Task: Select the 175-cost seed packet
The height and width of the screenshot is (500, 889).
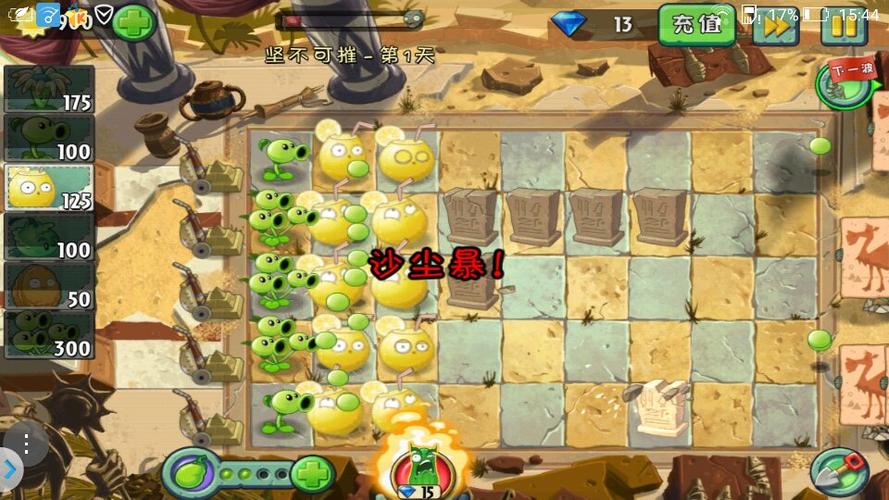Action: click(x=48, y=90)
